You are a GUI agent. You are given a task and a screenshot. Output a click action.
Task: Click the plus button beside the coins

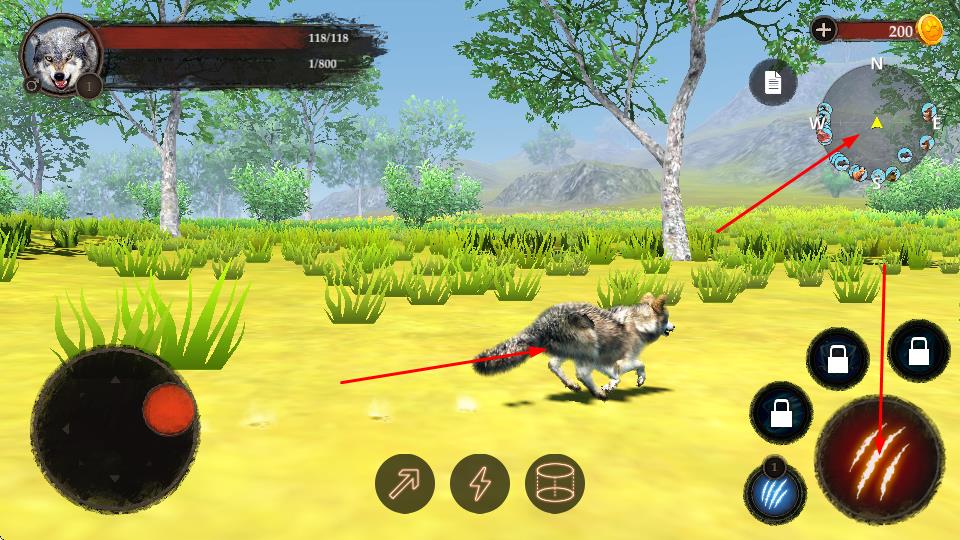tap(823, 30)
